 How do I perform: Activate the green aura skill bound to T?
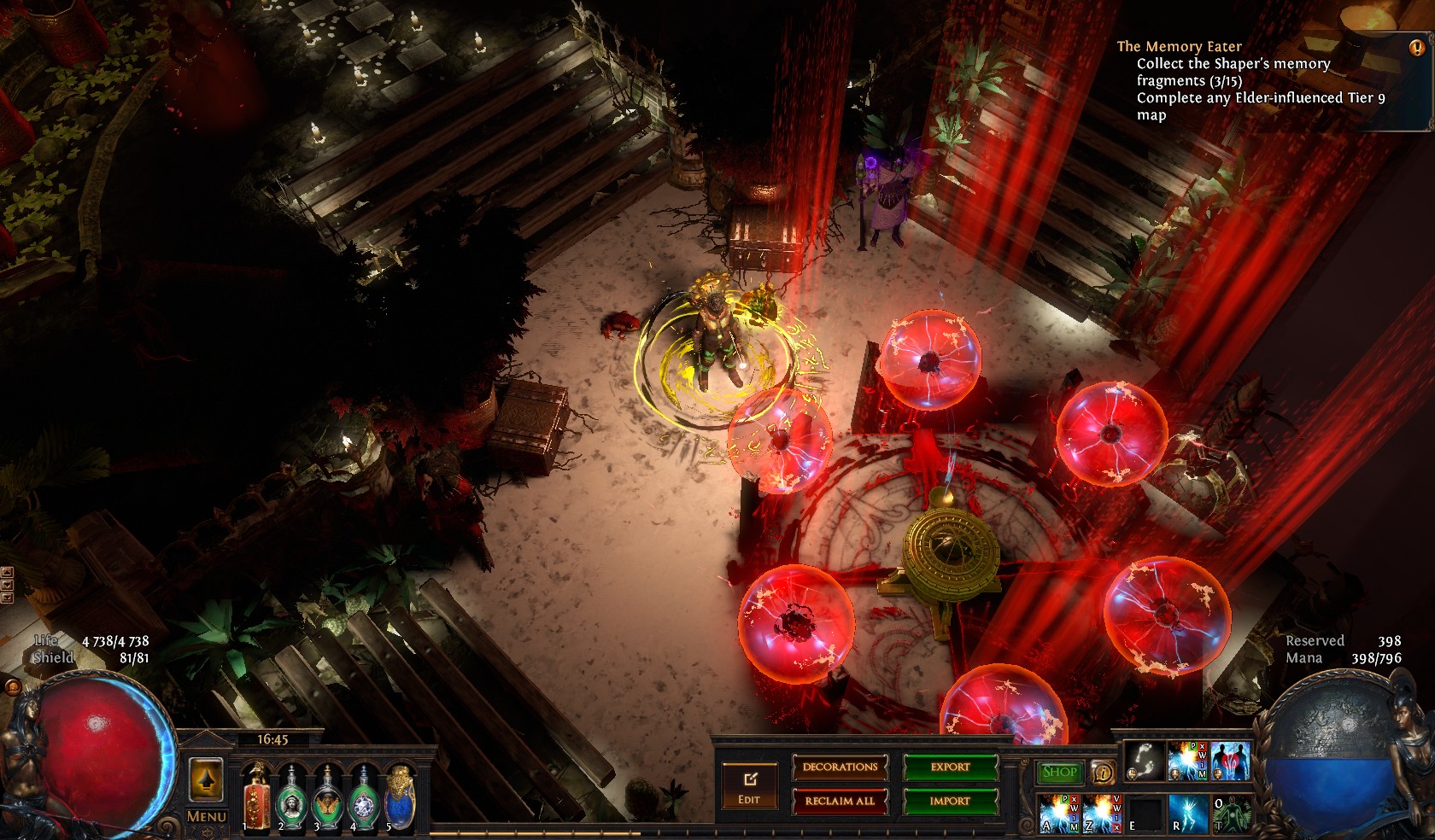[x=1230, y=812]
